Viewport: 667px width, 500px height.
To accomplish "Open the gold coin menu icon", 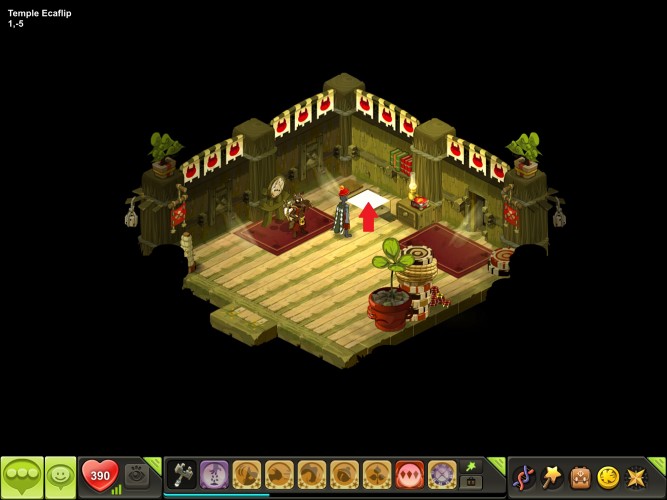I will point(608,477).
